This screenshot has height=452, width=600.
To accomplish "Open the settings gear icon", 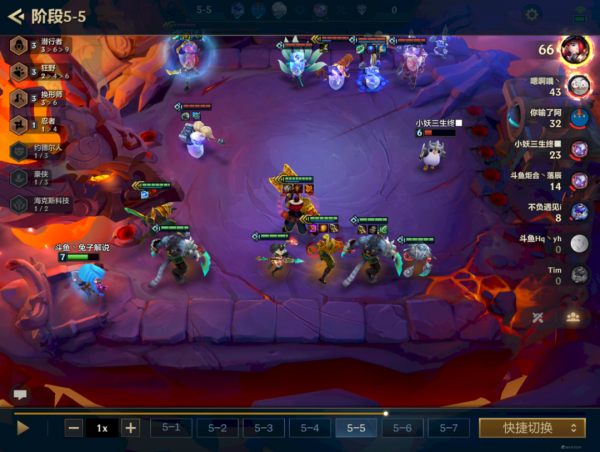I will click(532, 15).
